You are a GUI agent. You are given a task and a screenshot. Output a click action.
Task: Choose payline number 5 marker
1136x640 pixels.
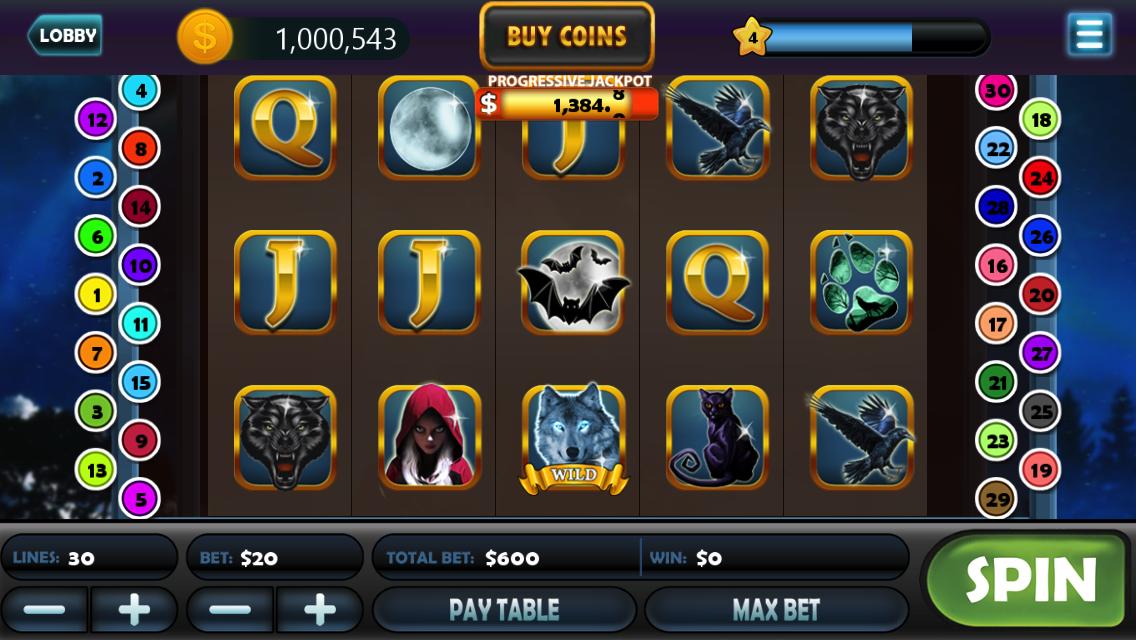140,498
